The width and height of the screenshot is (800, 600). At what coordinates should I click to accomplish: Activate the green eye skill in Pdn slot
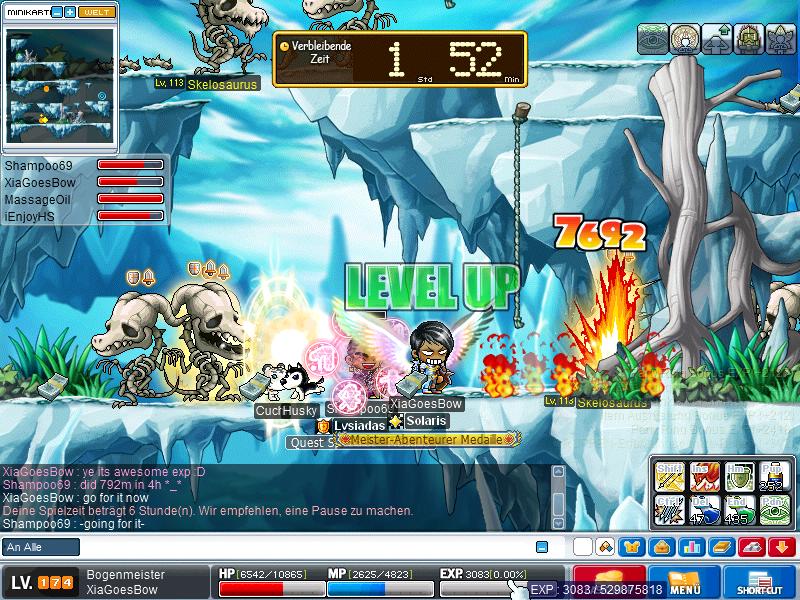[773, 509]
